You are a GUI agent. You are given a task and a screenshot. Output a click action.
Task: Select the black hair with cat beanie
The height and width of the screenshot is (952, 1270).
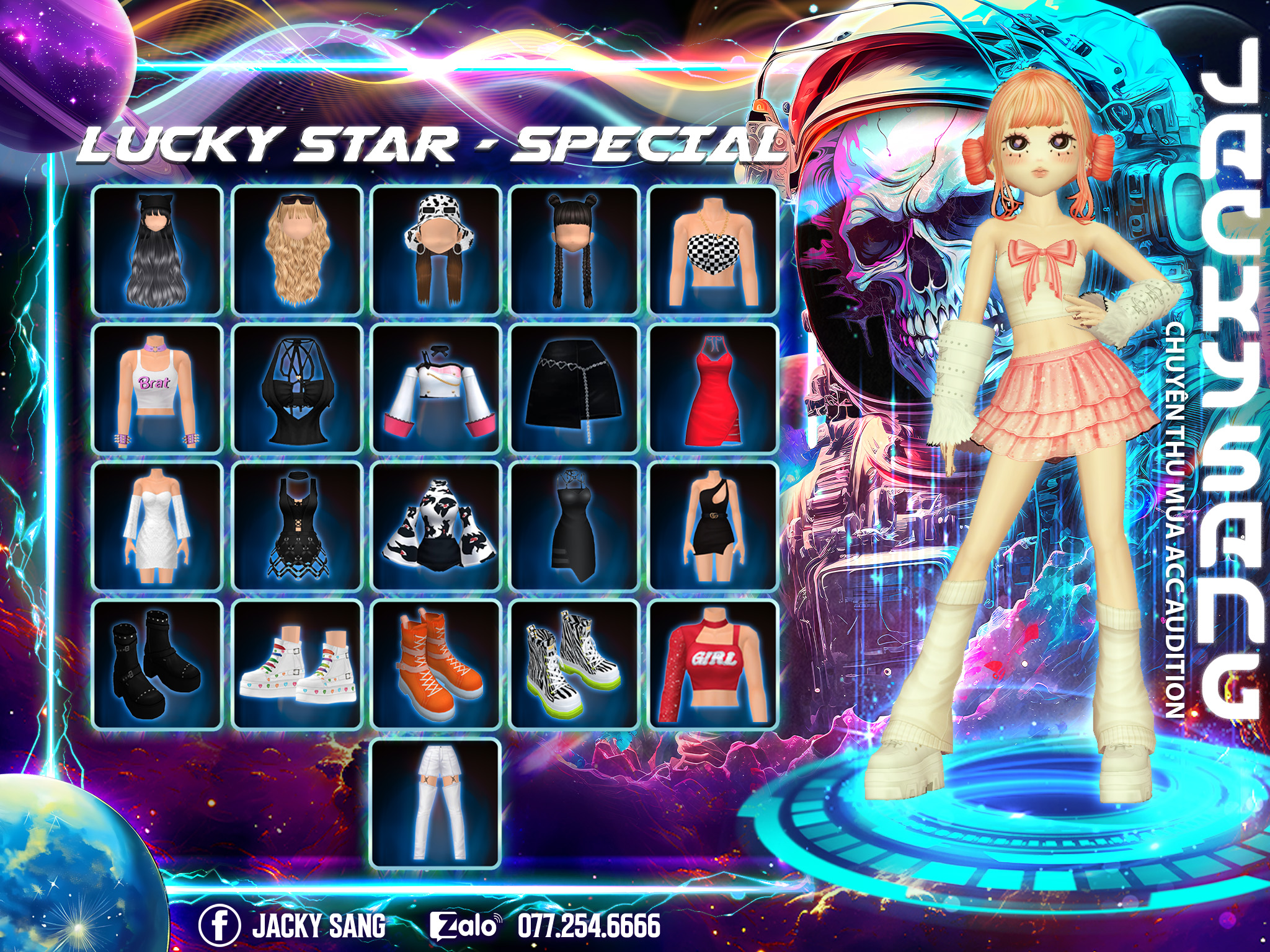click(157, 250)
